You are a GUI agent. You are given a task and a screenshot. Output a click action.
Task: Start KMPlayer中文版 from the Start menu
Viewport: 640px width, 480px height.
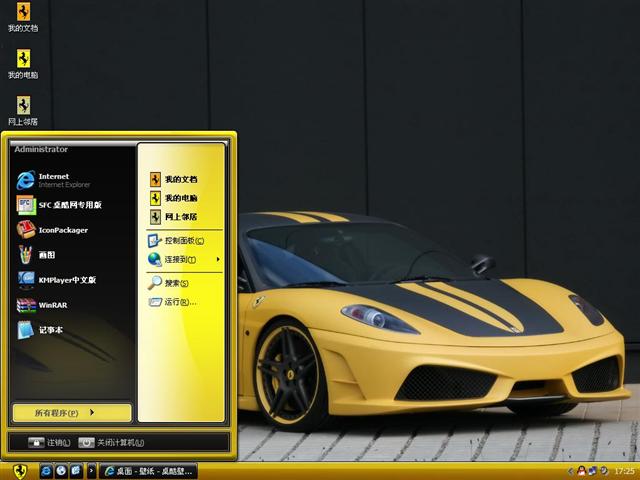65,280
